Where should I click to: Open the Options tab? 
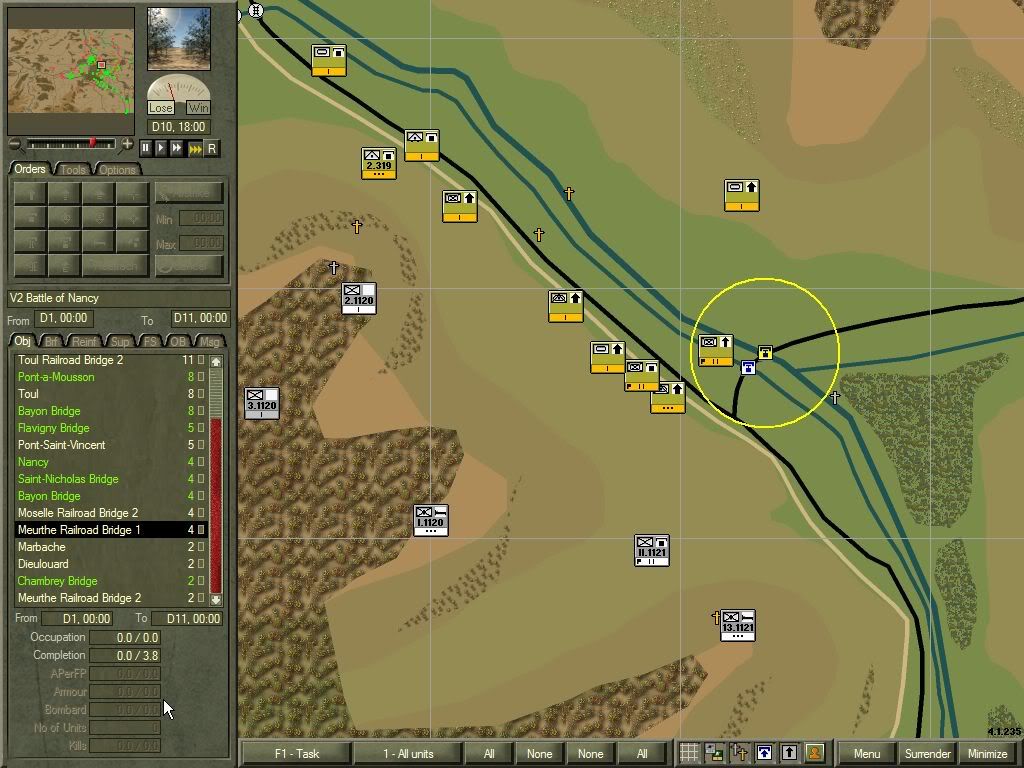tap(117, 170)
